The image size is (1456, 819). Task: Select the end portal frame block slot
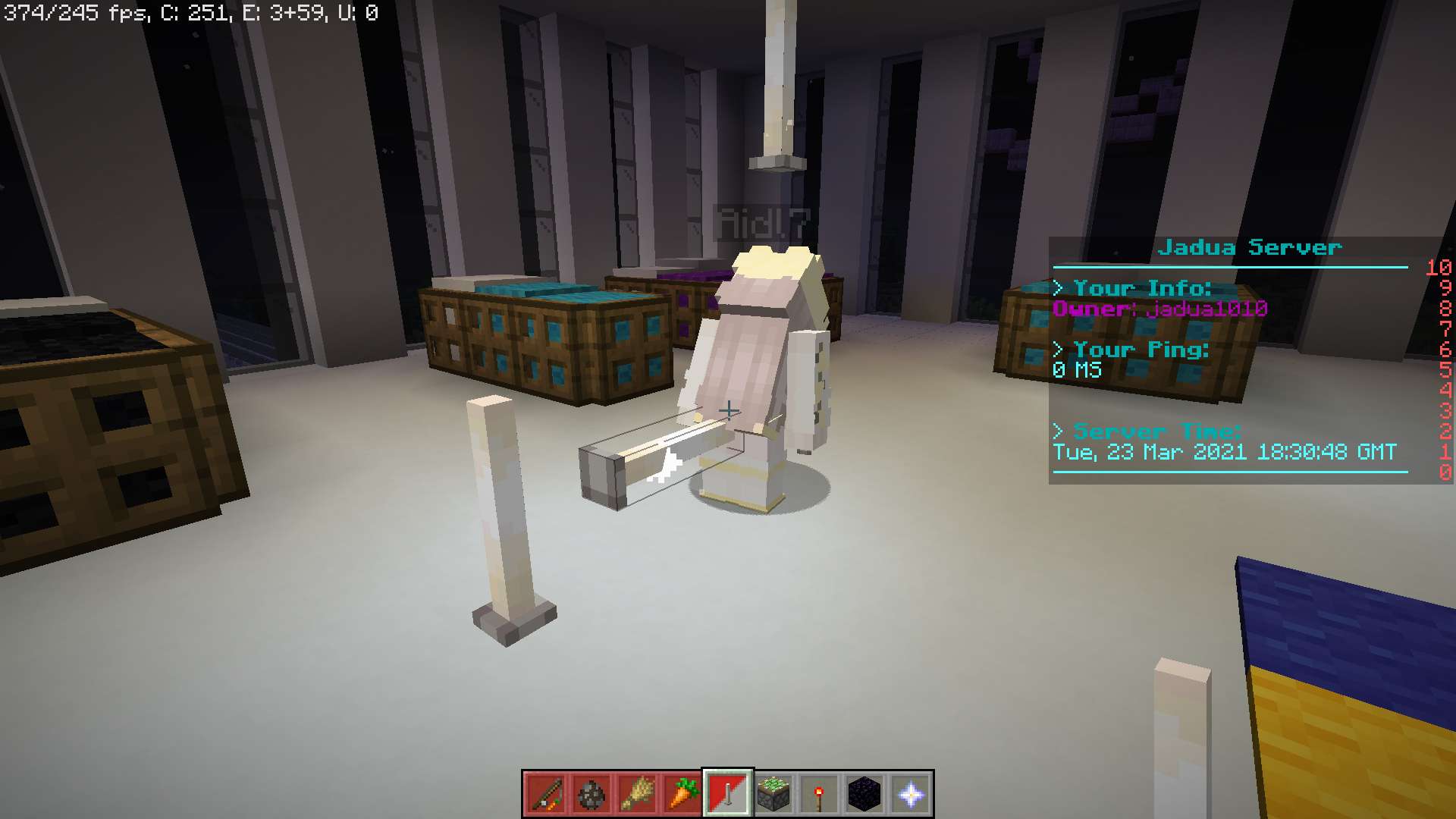773,794
